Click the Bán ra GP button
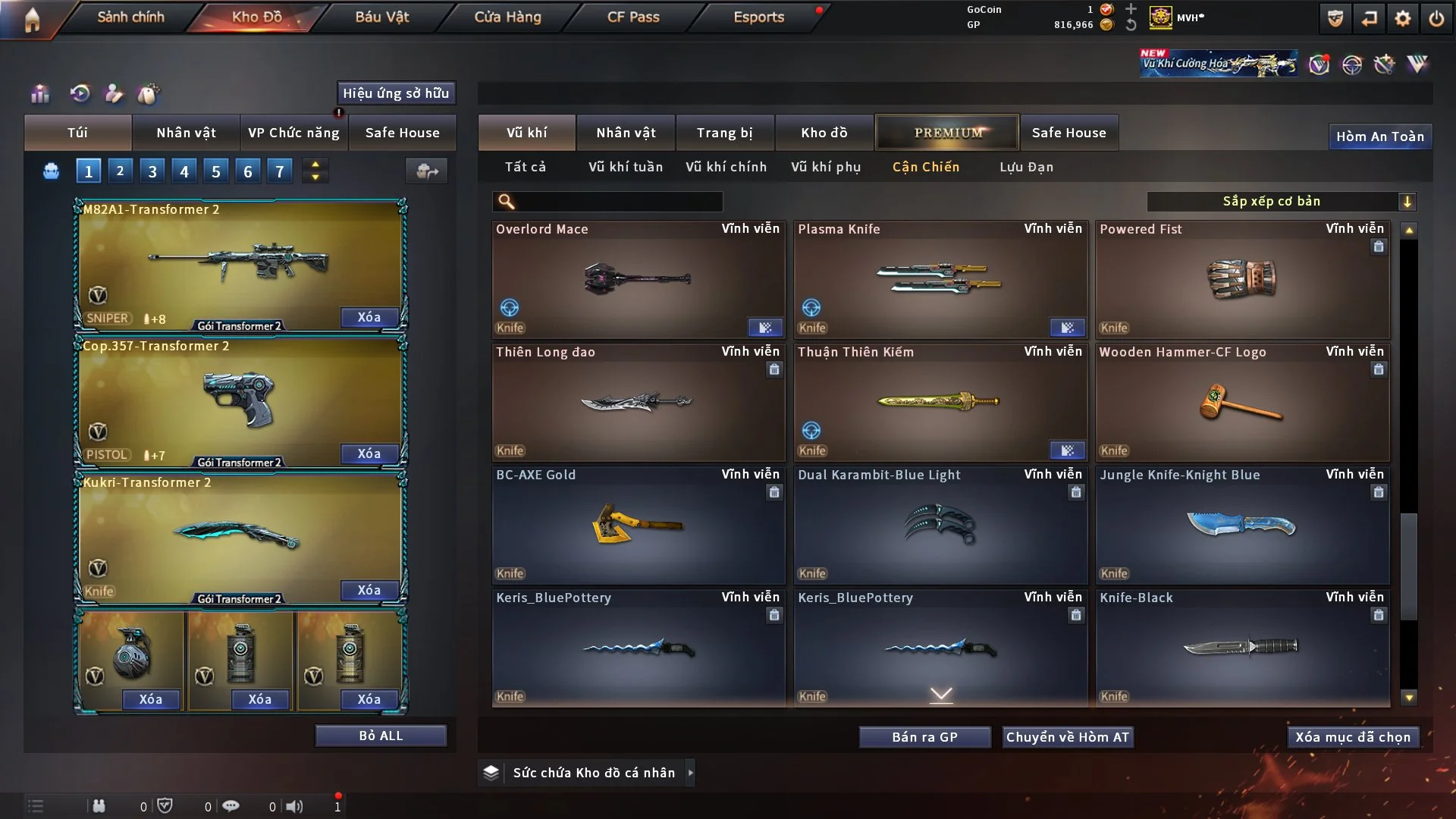Viewport: 1456px width, 819px height. 924,737
